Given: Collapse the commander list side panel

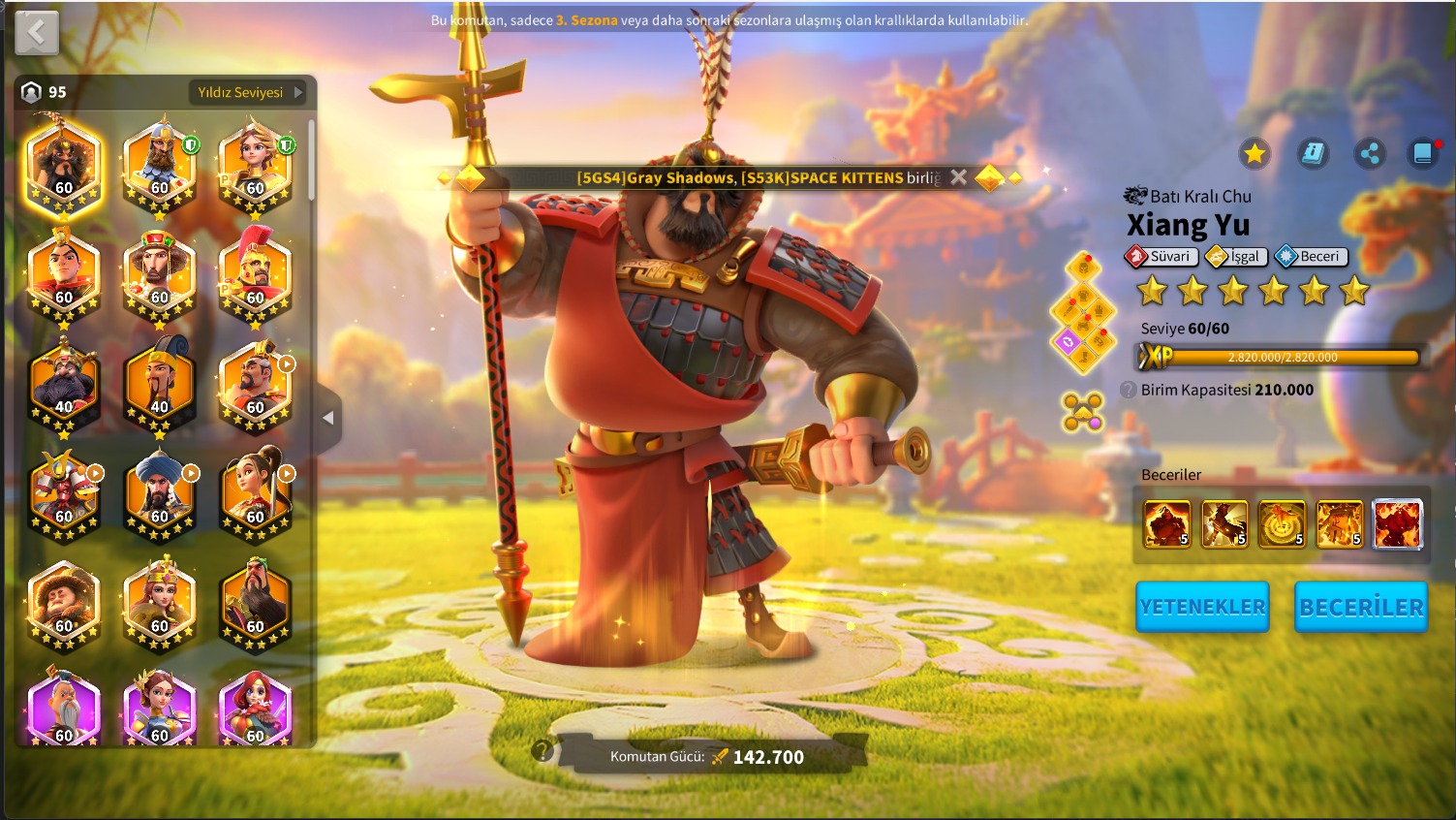Looking at the screenshot, I should [x=328, y=418].
